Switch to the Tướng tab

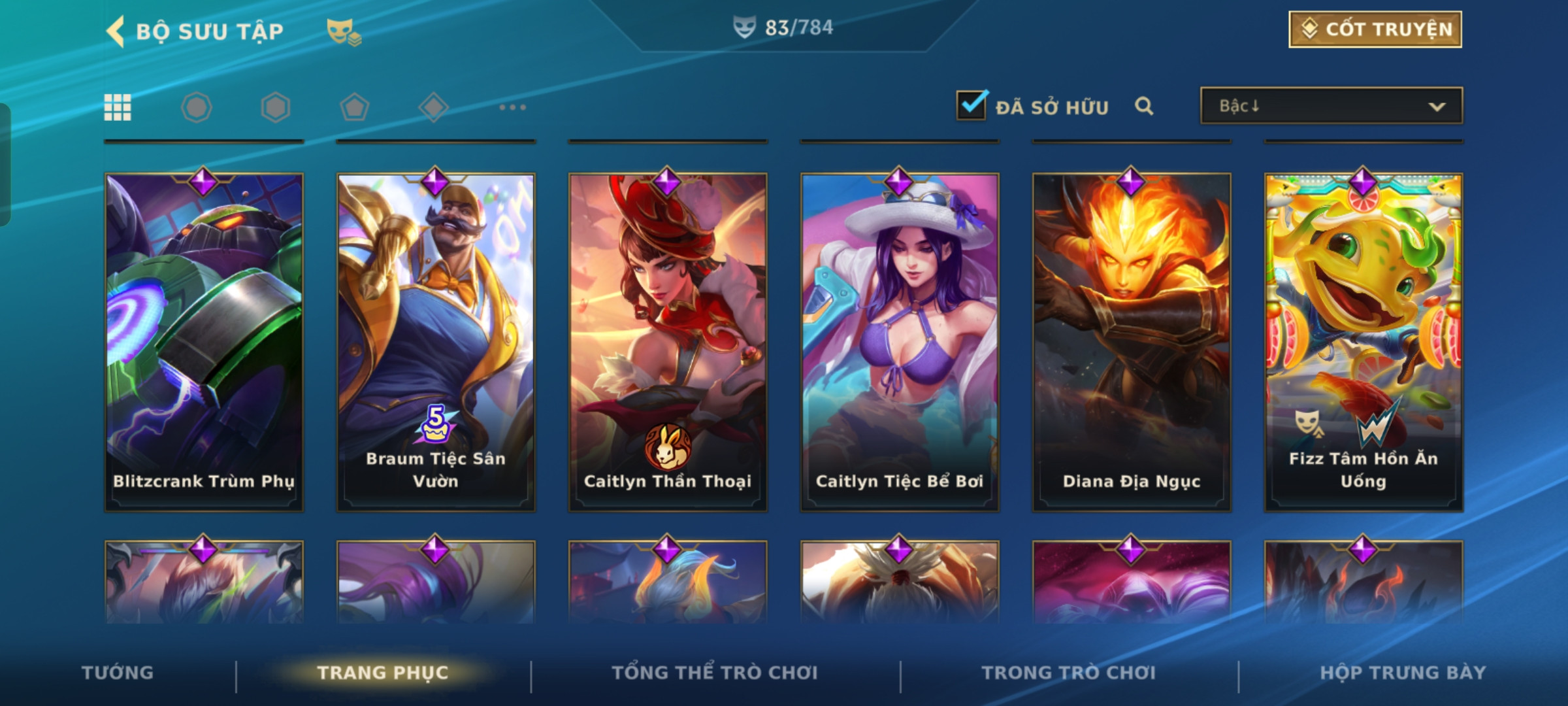[118, 673]
